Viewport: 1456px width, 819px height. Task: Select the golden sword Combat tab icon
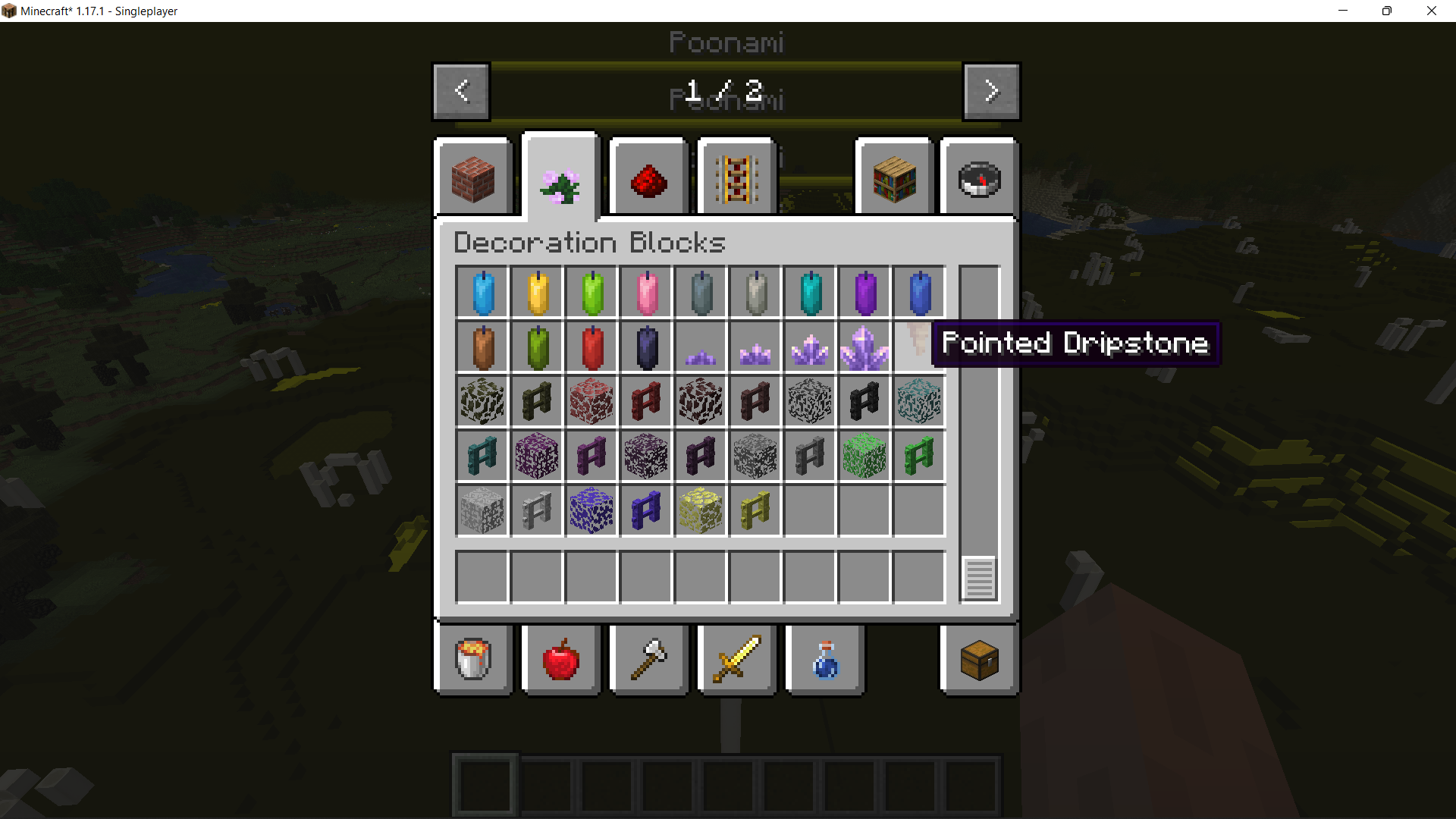[x=736, y=660]
